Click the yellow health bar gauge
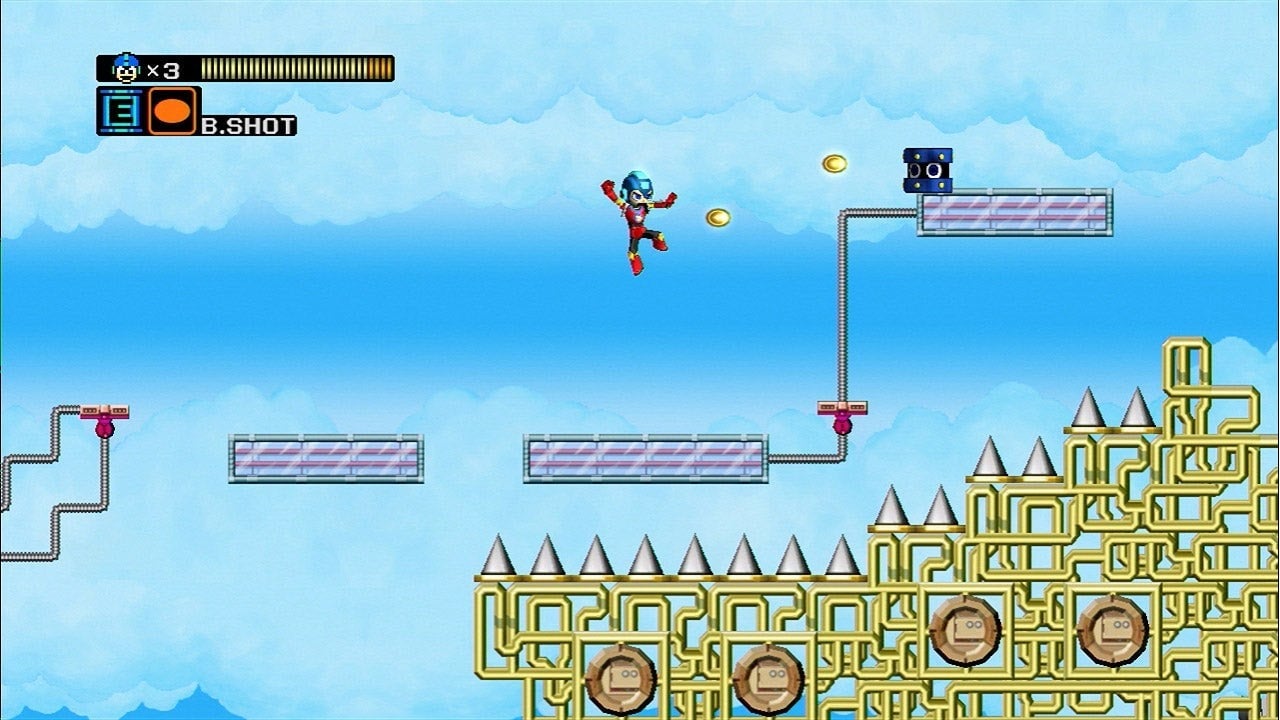 (295, 70)
